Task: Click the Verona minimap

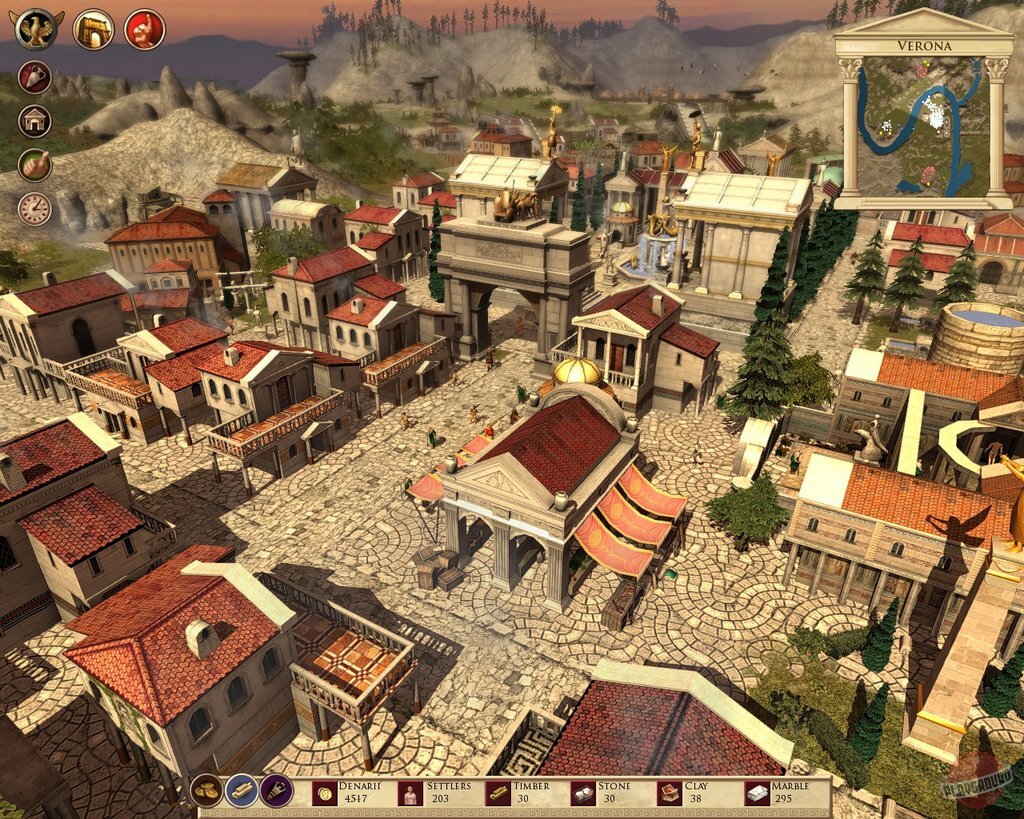Action: pyautogui.click(x=923, y=124)
